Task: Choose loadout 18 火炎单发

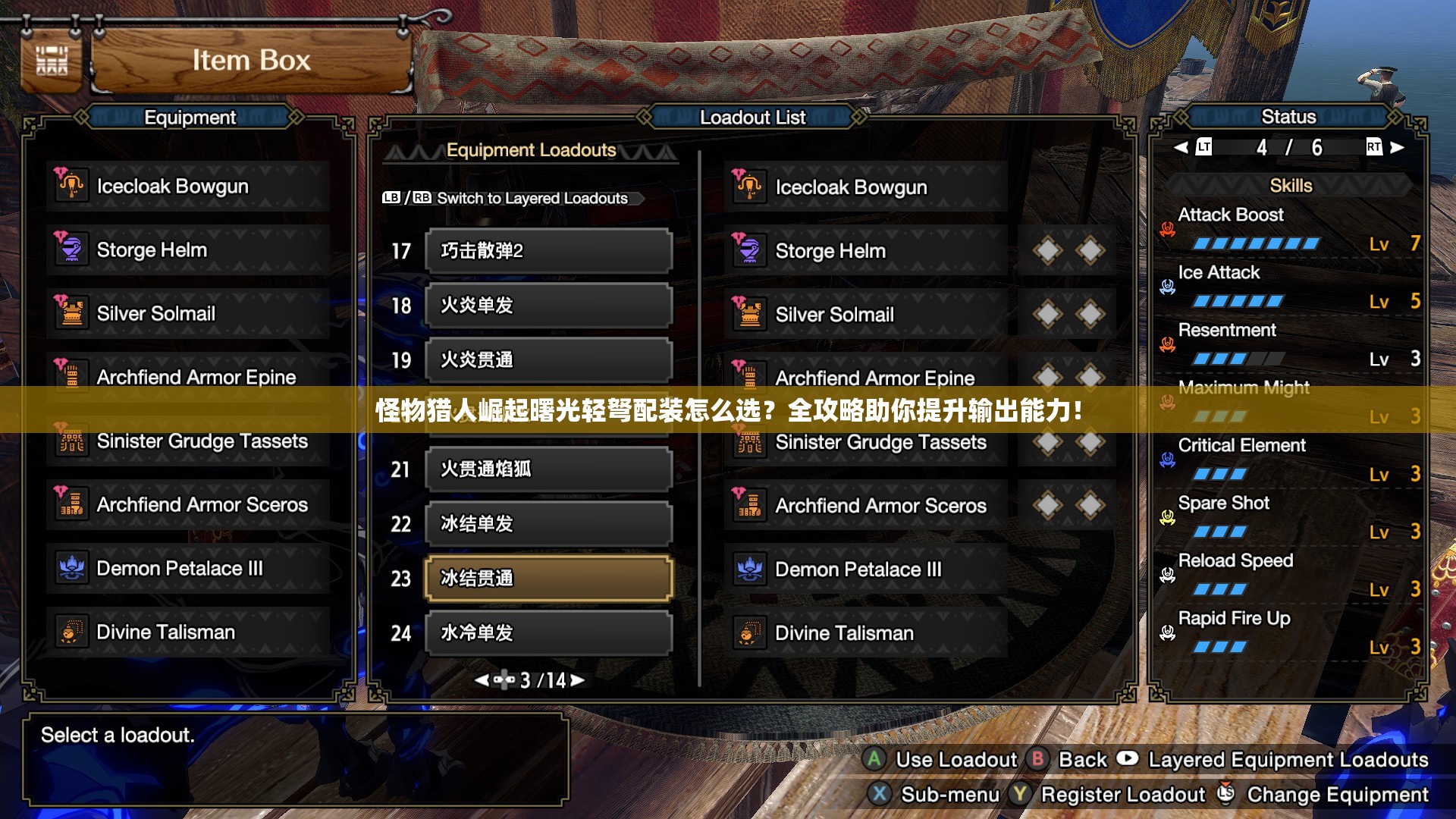Action: (548, 306)
